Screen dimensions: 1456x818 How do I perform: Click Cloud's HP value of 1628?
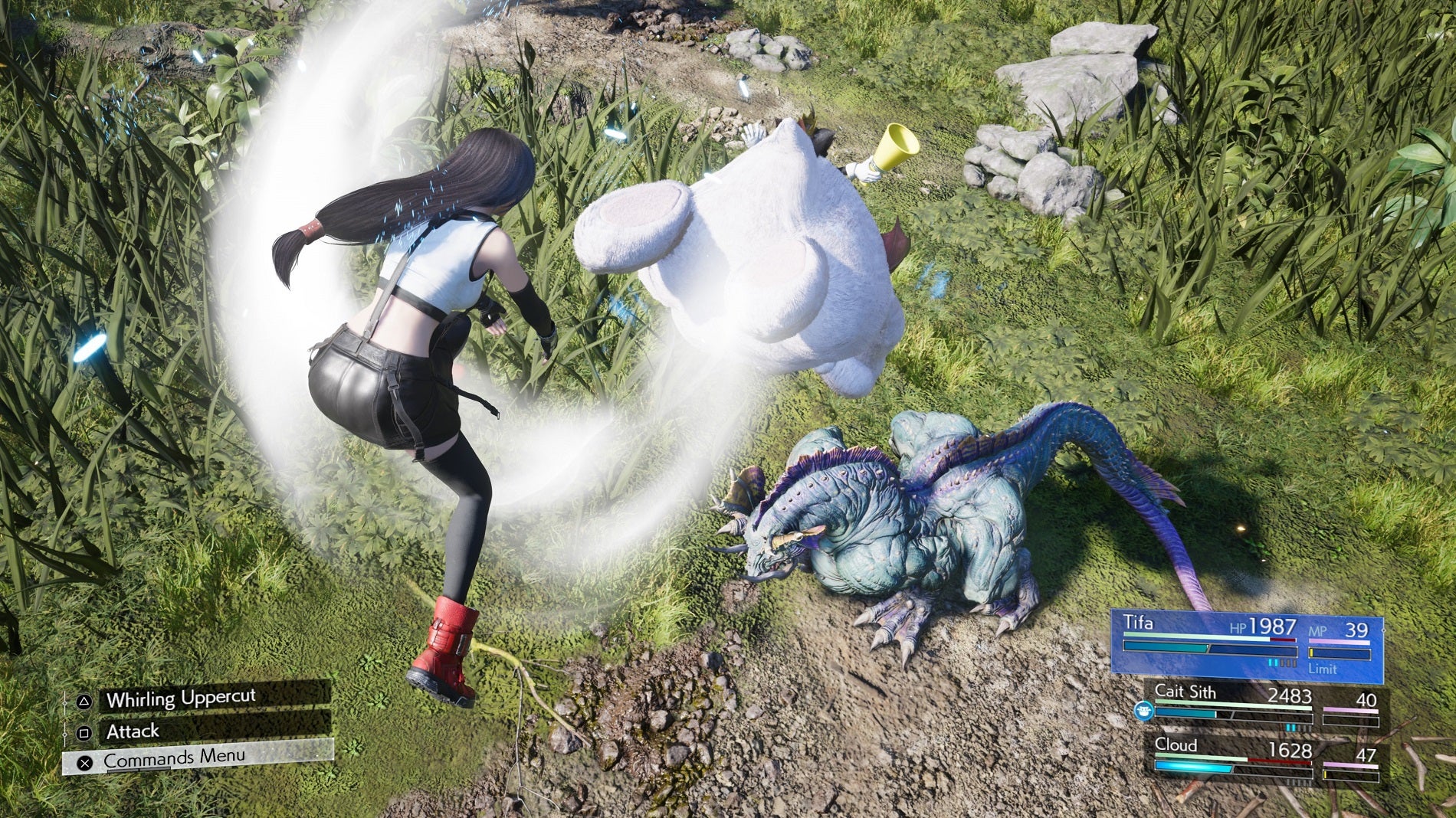click(x=1290, y=749)
